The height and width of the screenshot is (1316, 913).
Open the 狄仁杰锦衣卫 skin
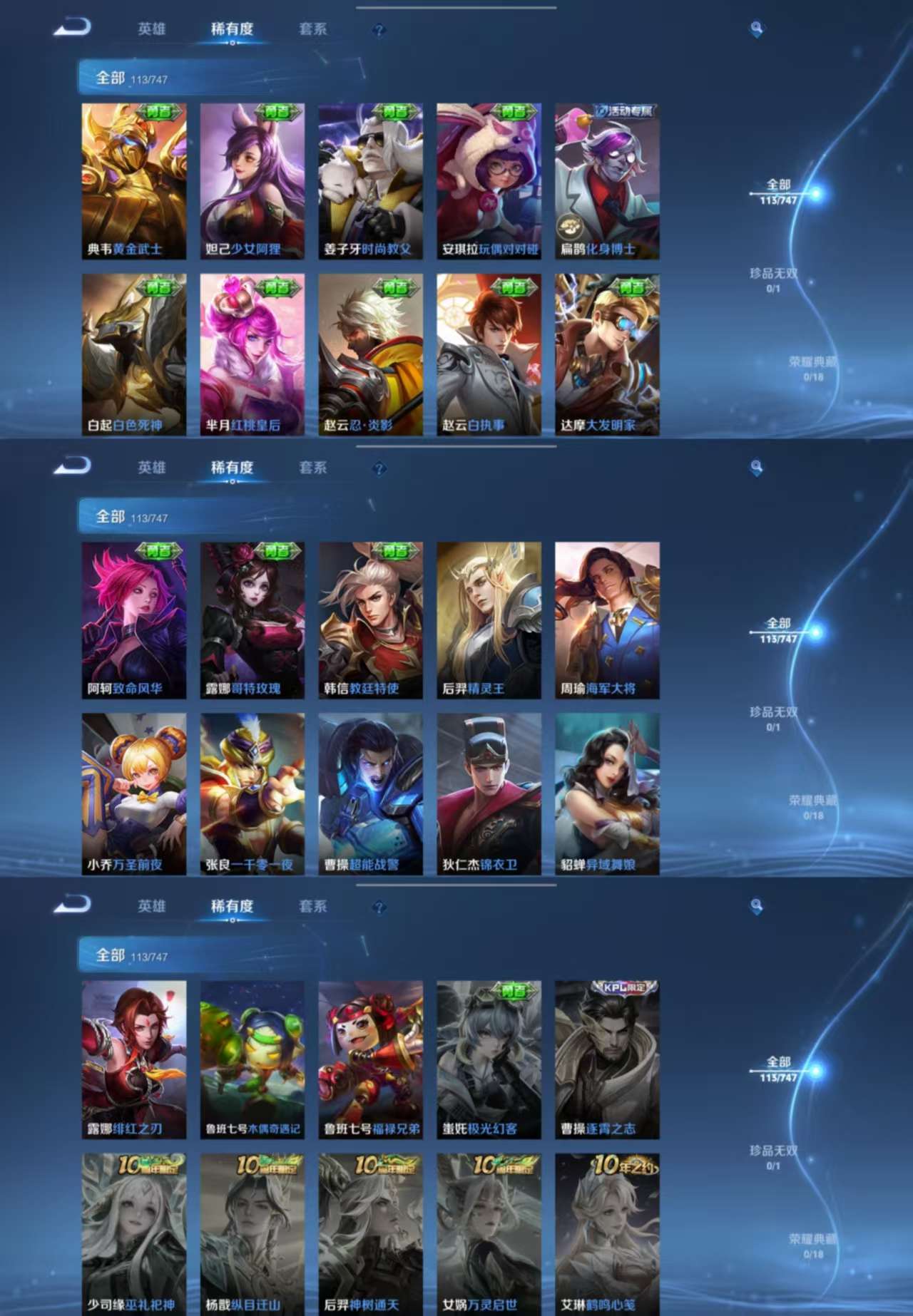(489, 793)
